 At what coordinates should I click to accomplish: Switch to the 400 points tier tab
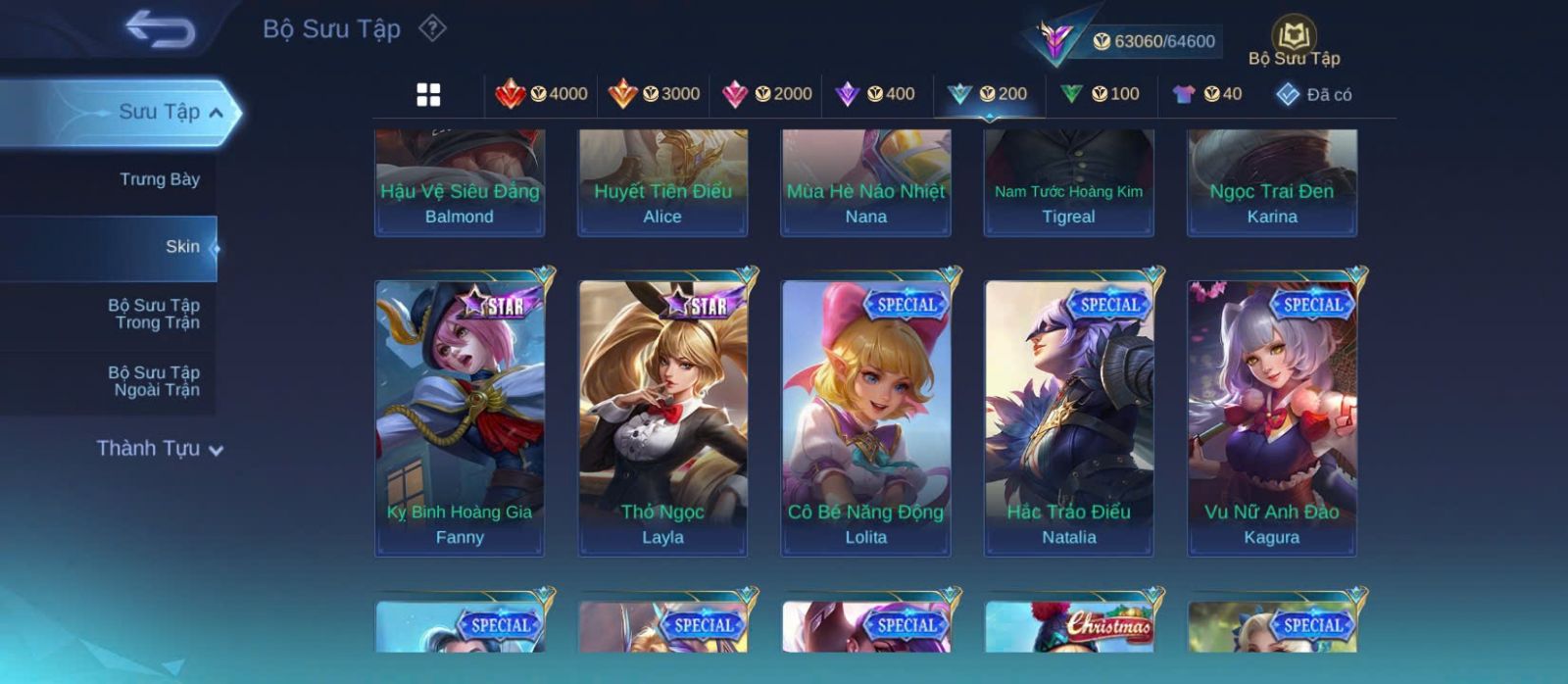[875, 94]
